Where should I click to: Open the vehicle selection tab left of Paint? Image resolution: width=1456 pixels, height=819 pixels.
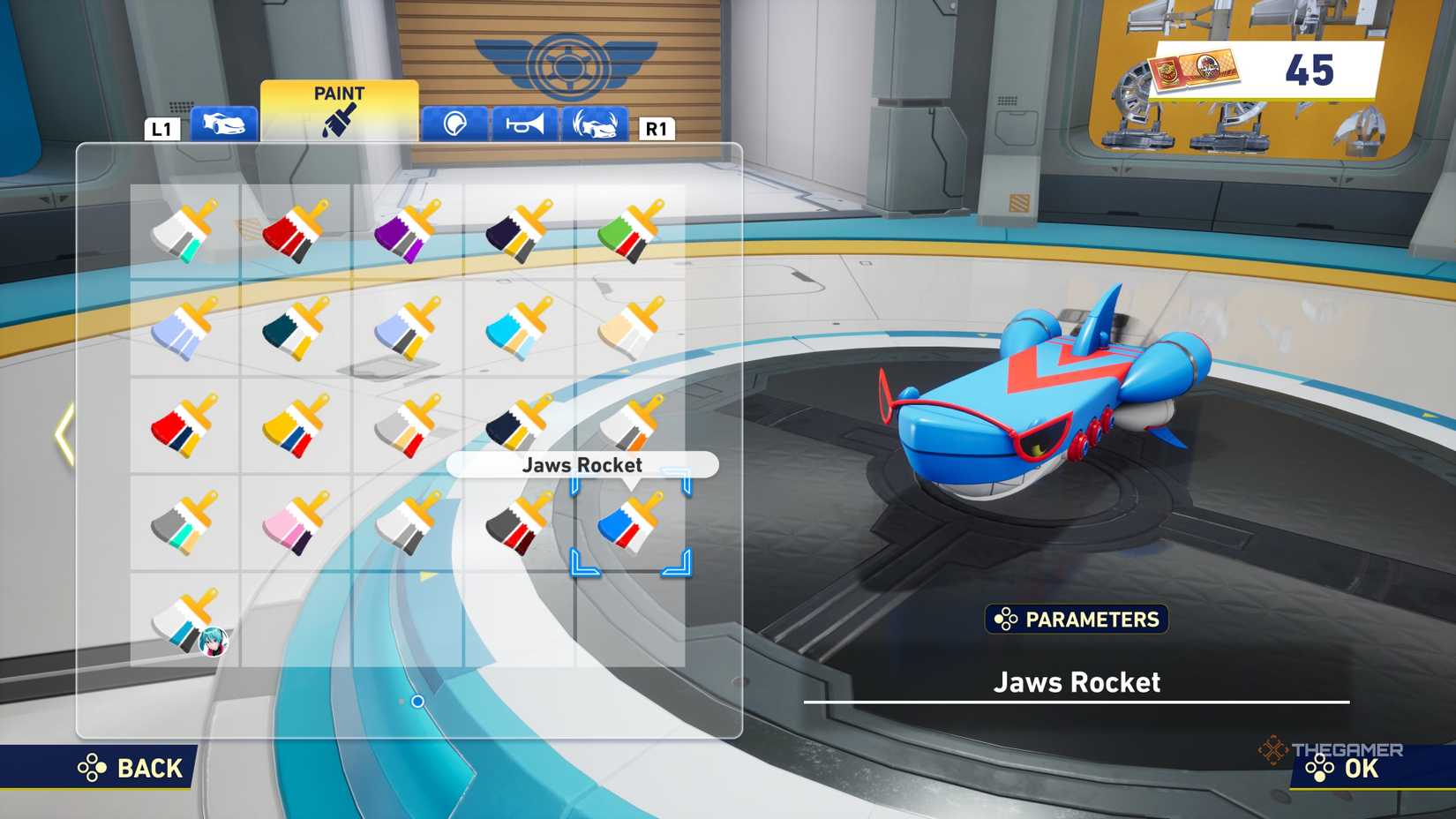(225, 125)
